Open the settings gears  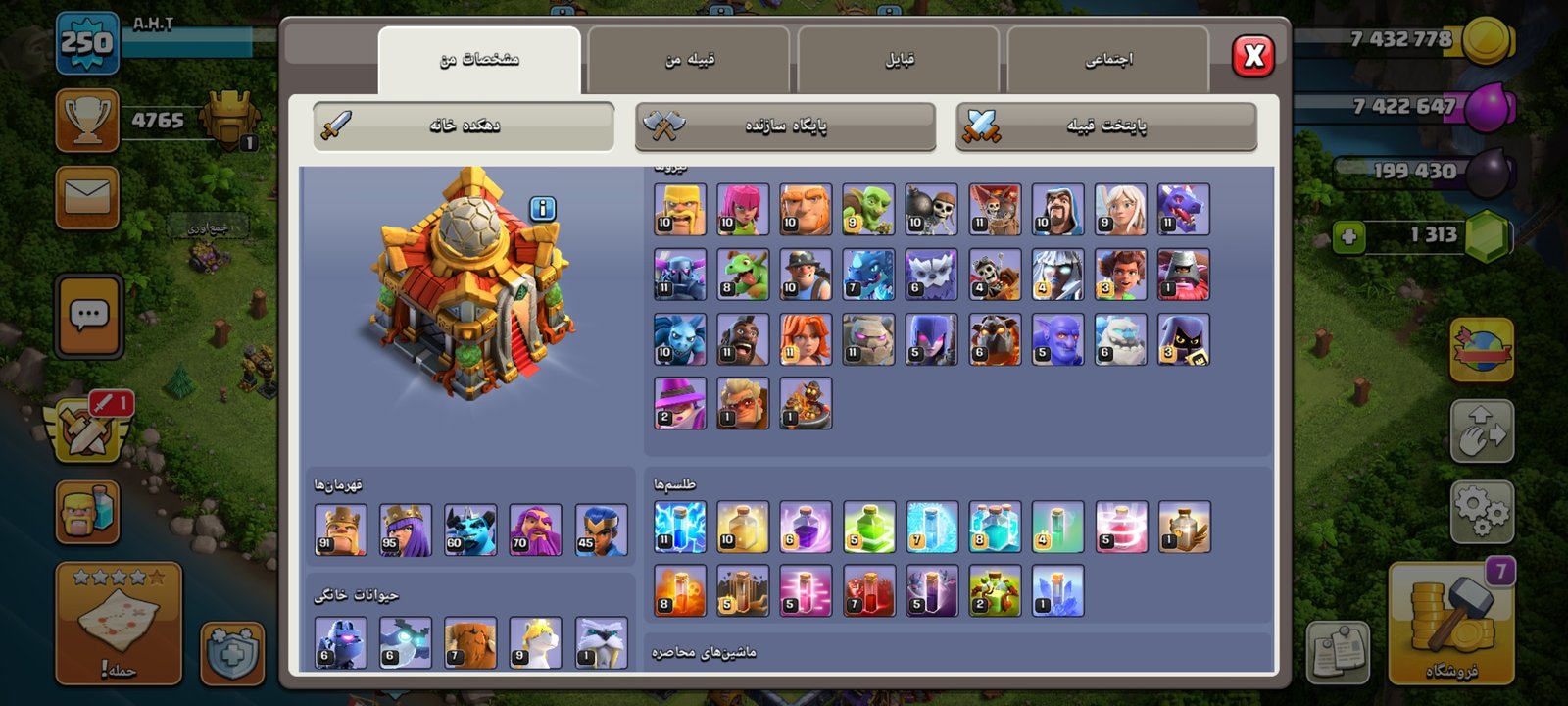coord(1481,510)
